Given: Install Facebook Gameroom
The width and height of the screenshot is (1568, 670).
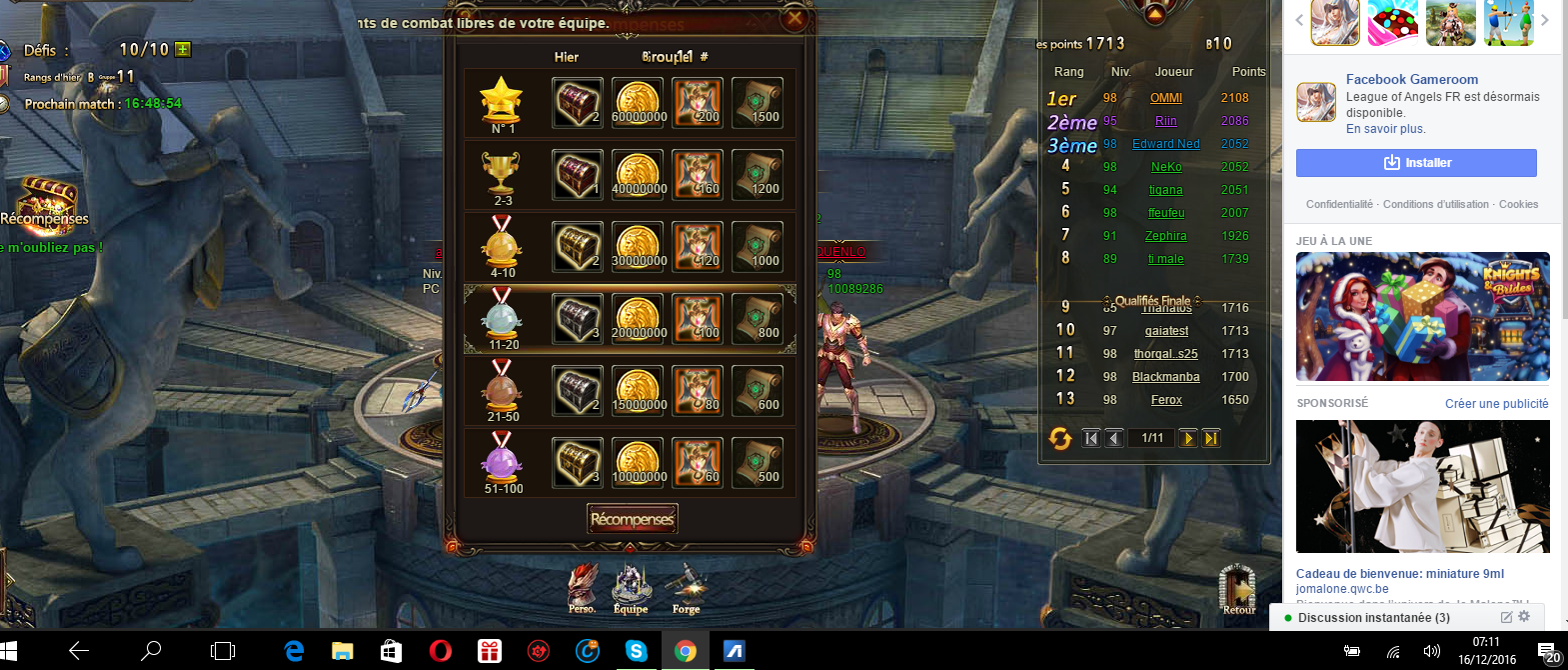Looking at the screenshot, I should pos(1416,163).
